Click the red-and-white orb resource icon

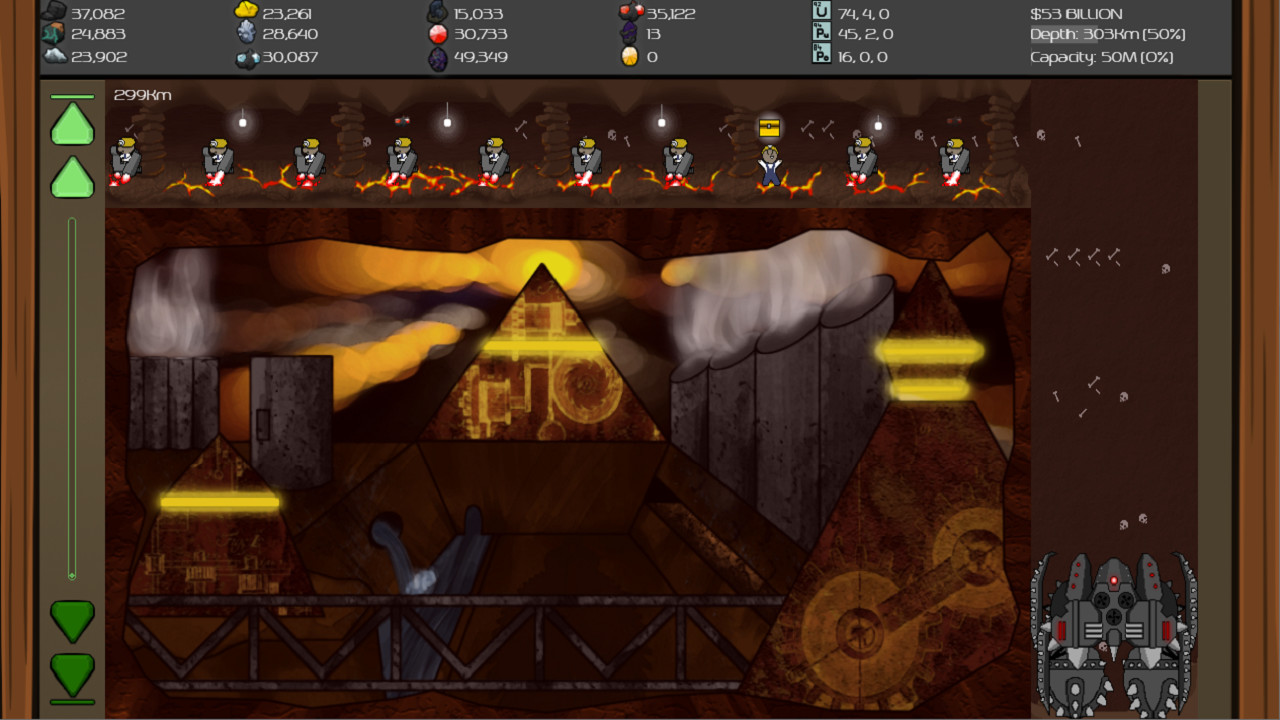[x=437, y=35]
